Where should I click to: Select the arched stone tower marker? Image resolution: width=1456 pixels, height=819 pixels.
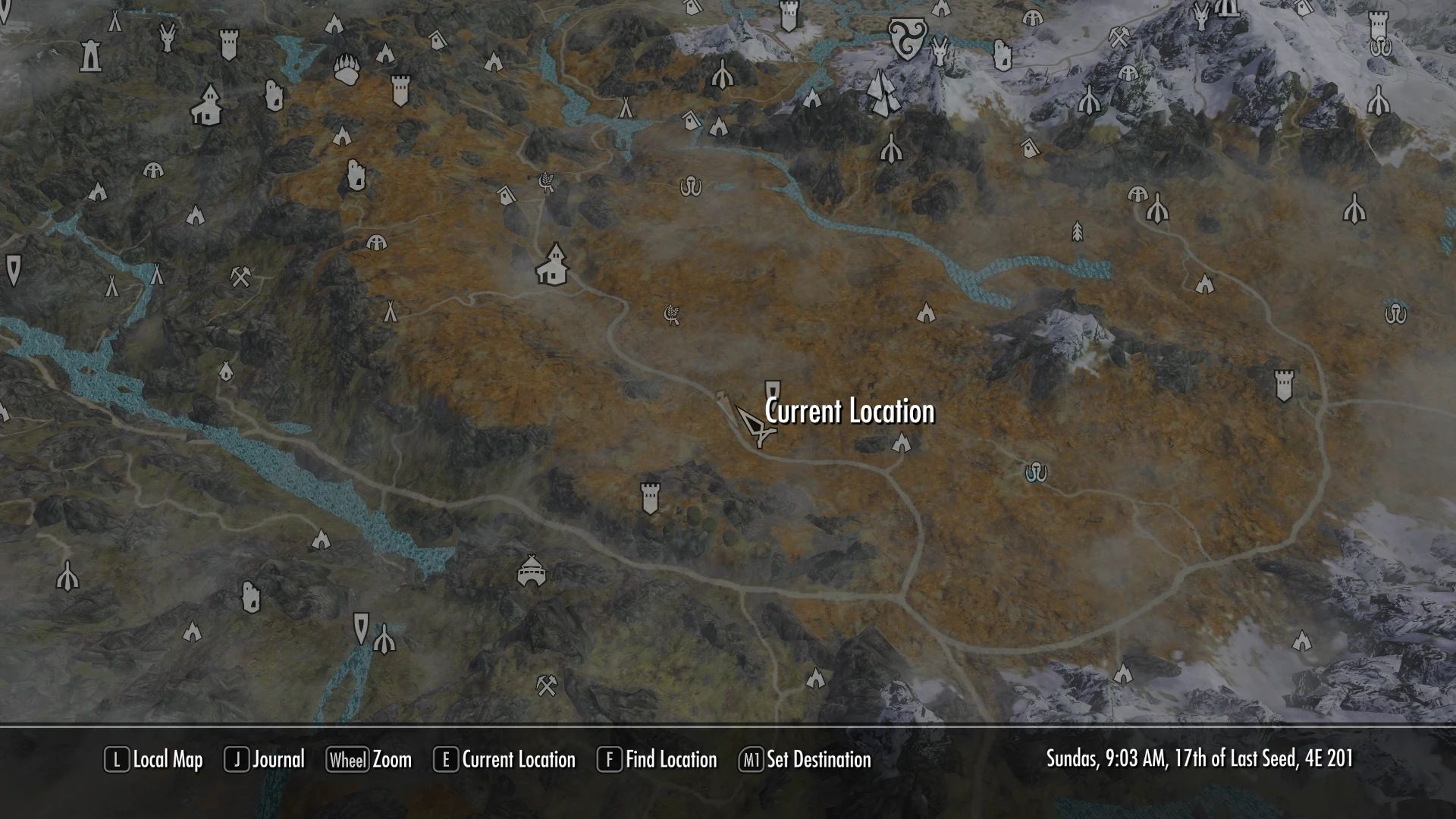(x=91, y=55)
